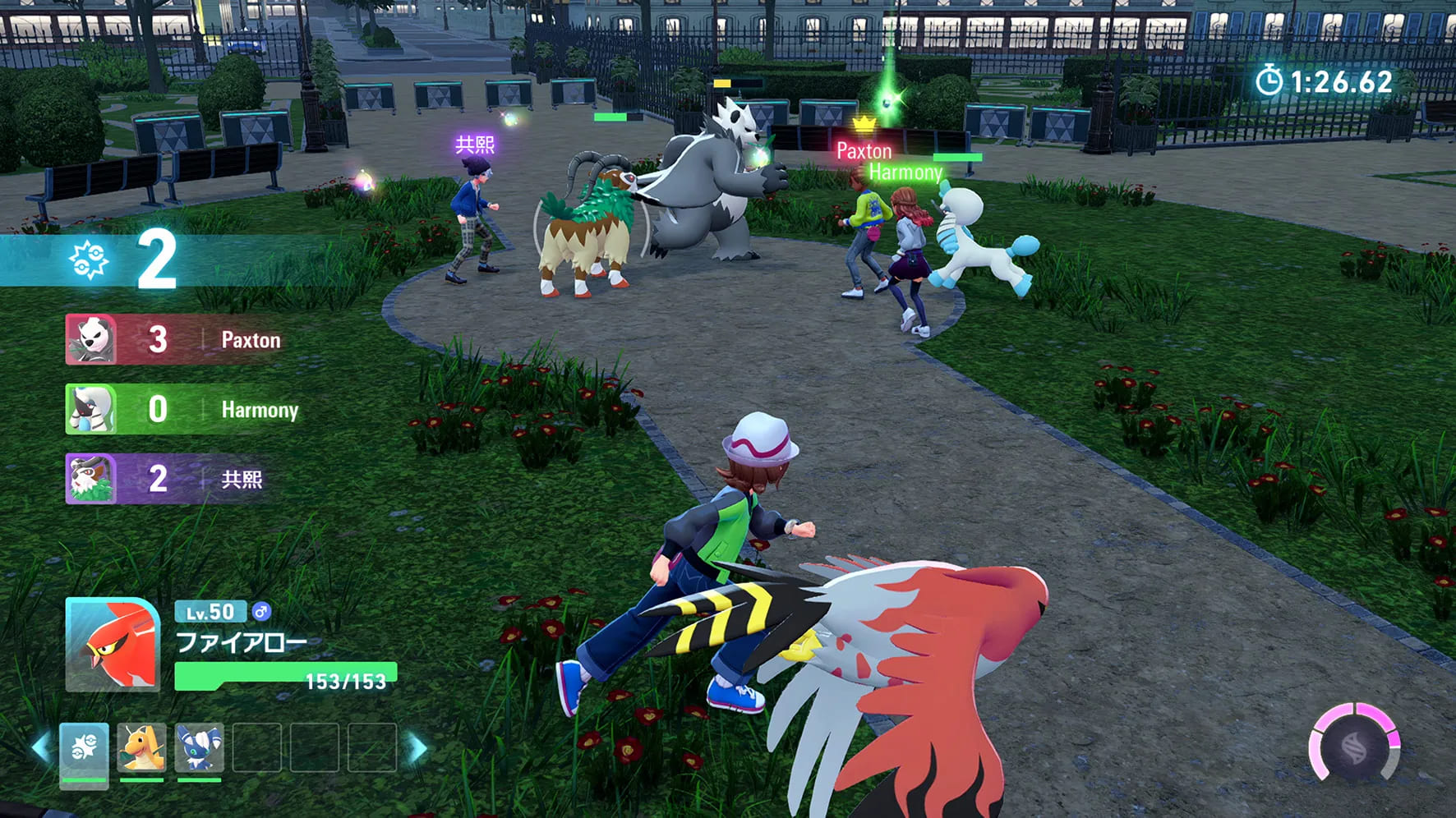Click the stopwatch timer icon
The width and height of the screenshot is (1456, 818).
pyautogui.click(x=1271, y=80)
